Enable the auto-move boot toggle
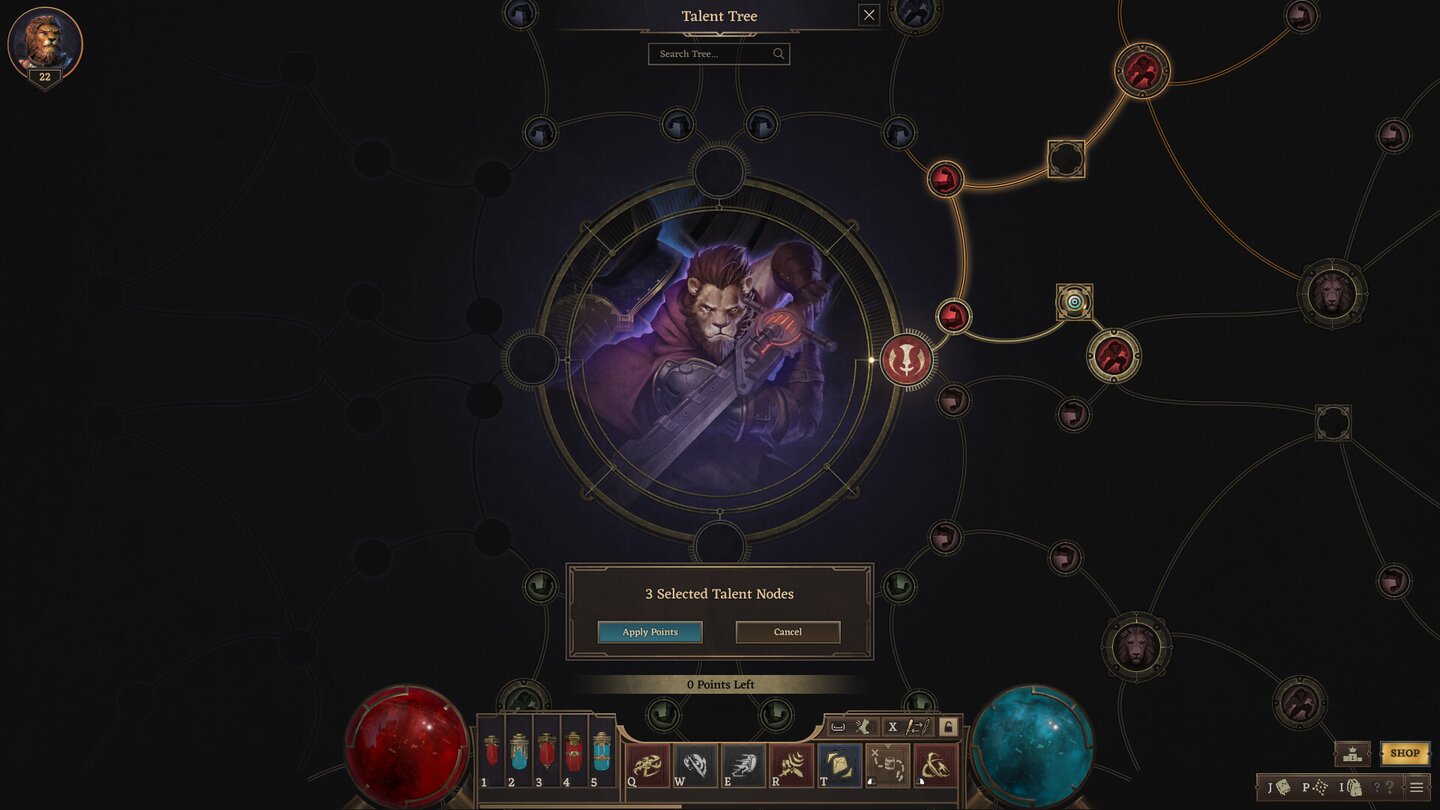The height and width of the screenshot is (810, 1440). [x=860, y=726]
